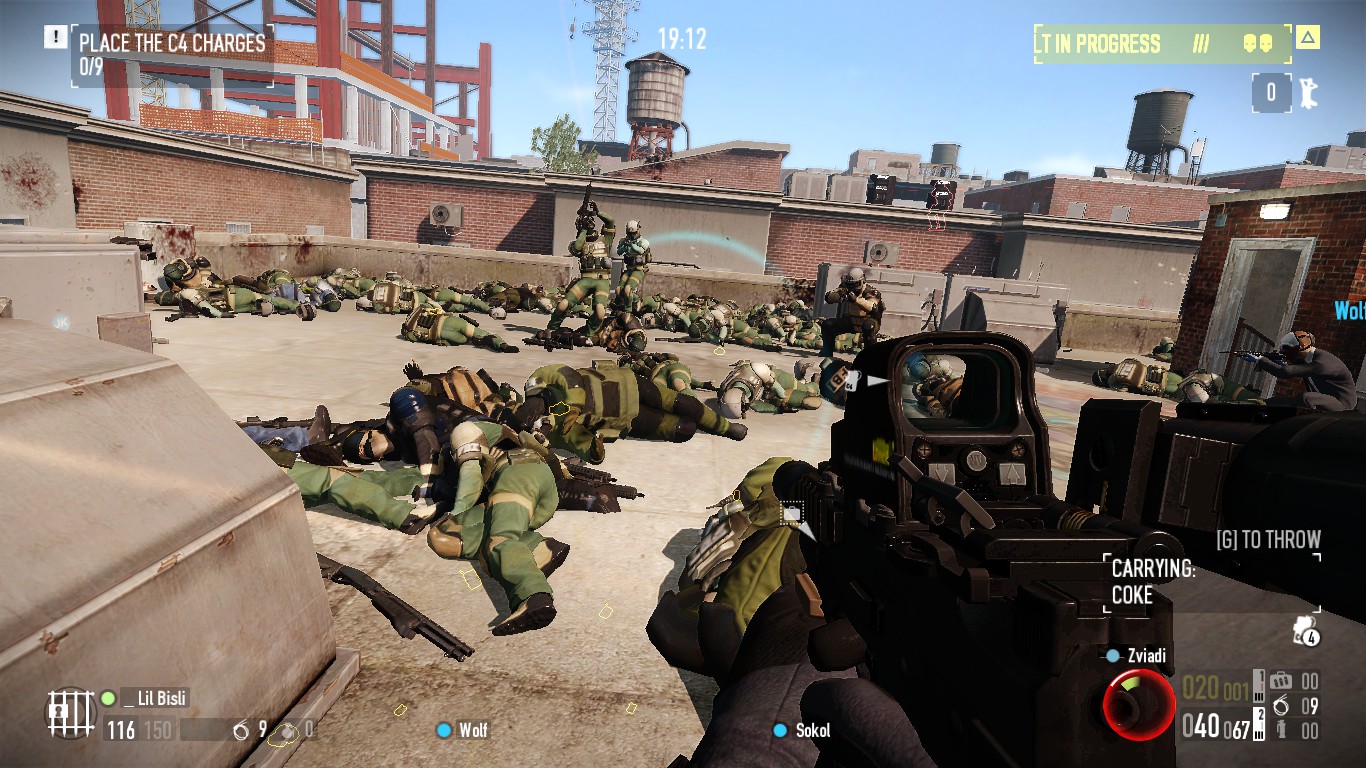Select the throwable grenade icon
This screenshot has width=1366, height=768.
1279,730
